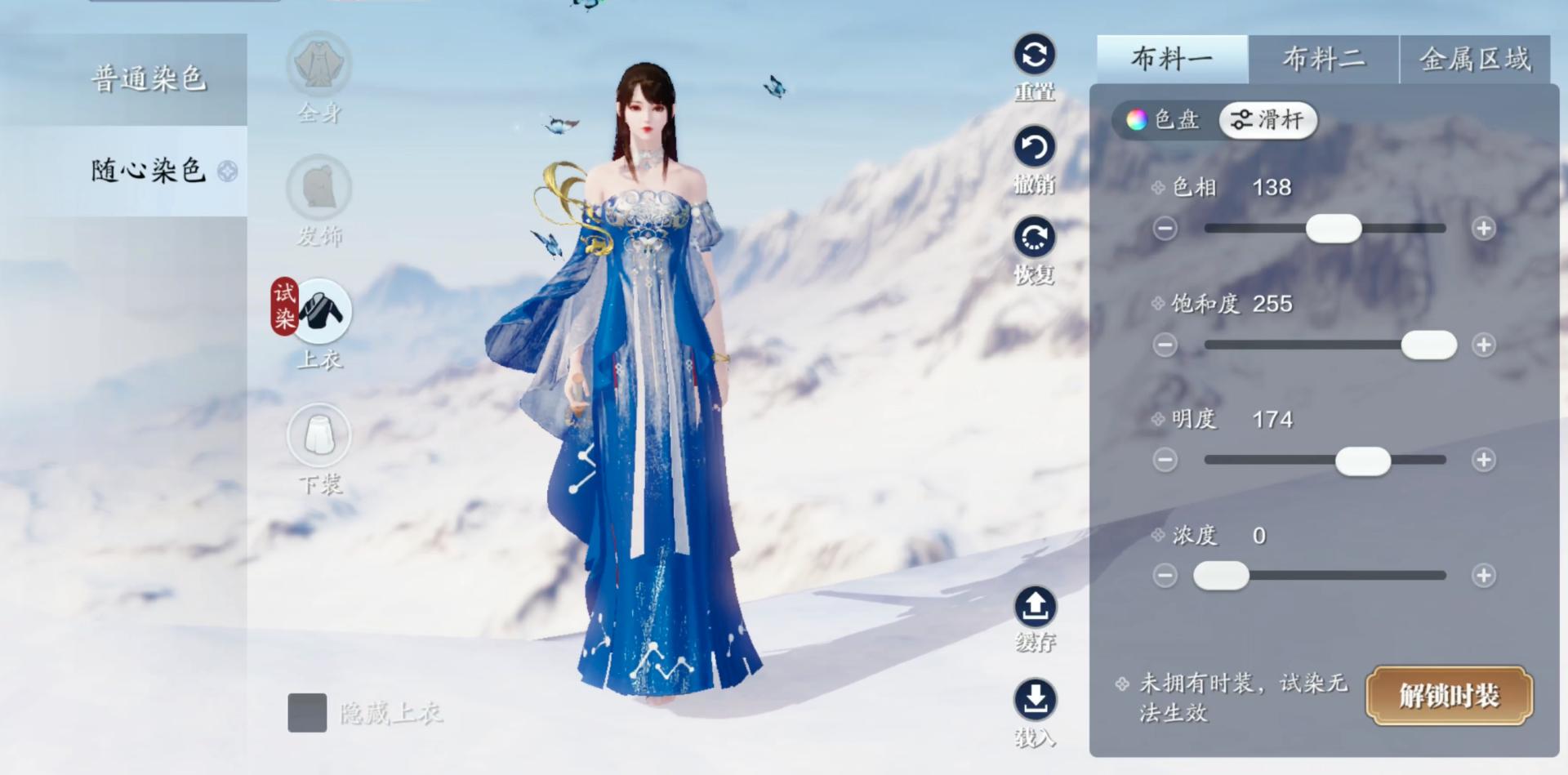Increase the 色相 hue value with plus
1568x775 pixels.
click(x=1484, y=229)
